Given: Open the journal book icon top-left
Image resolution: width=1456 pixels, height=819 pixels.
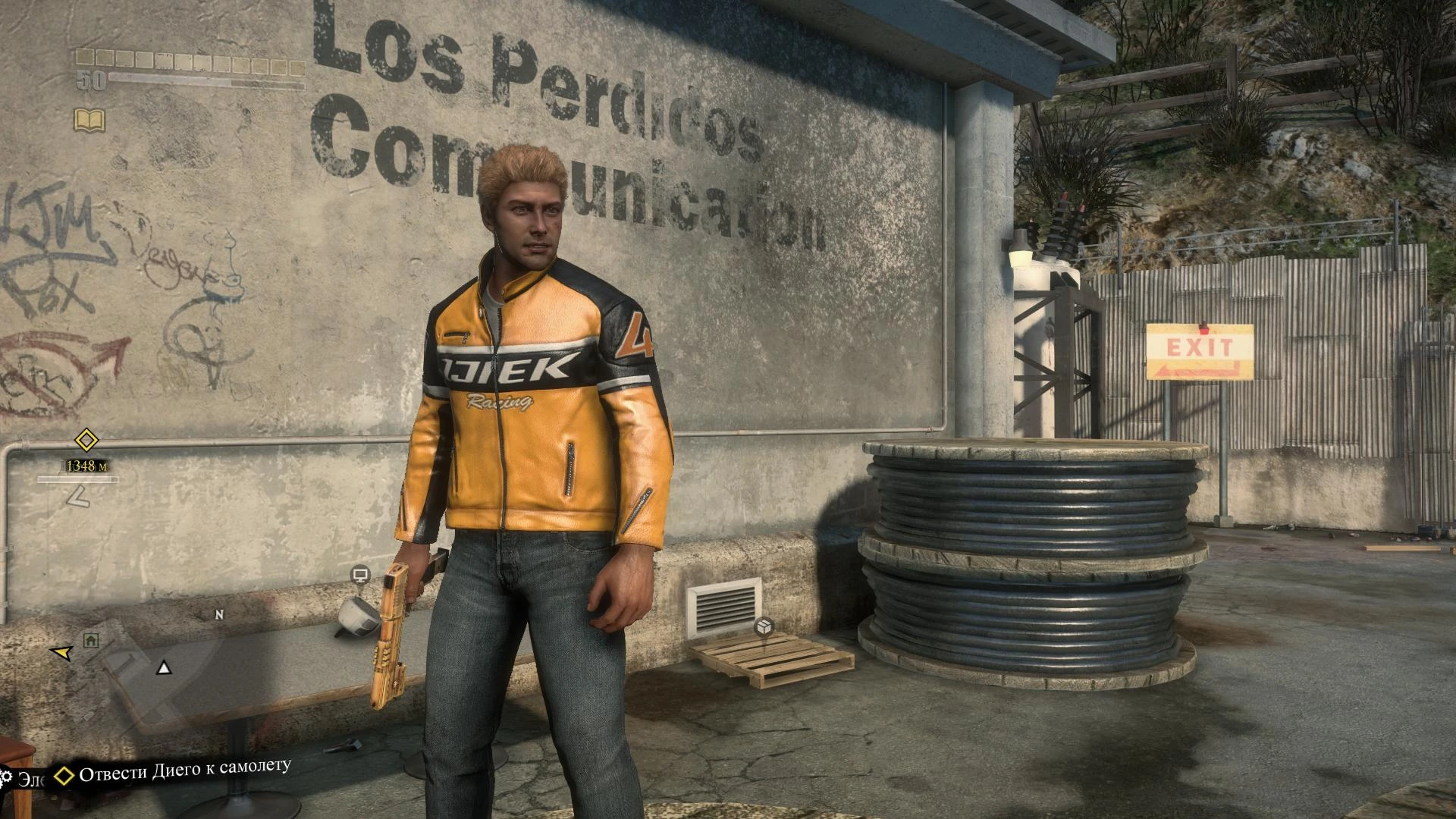Looking at the screenshot, I should (x=89, y=119).
